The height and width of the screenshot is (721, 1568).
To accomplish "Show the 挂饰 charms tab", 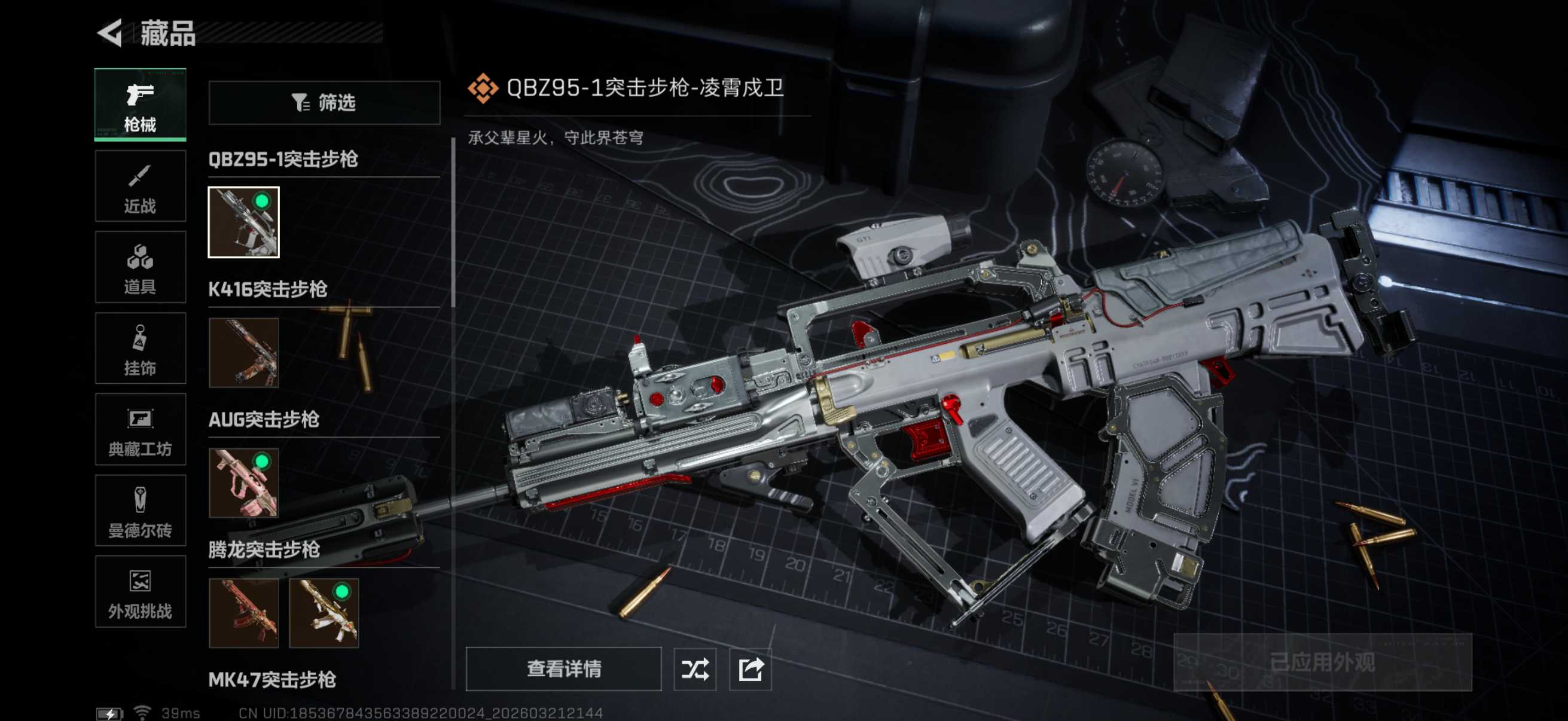I will pyautogui.click(x=140, y=349).
